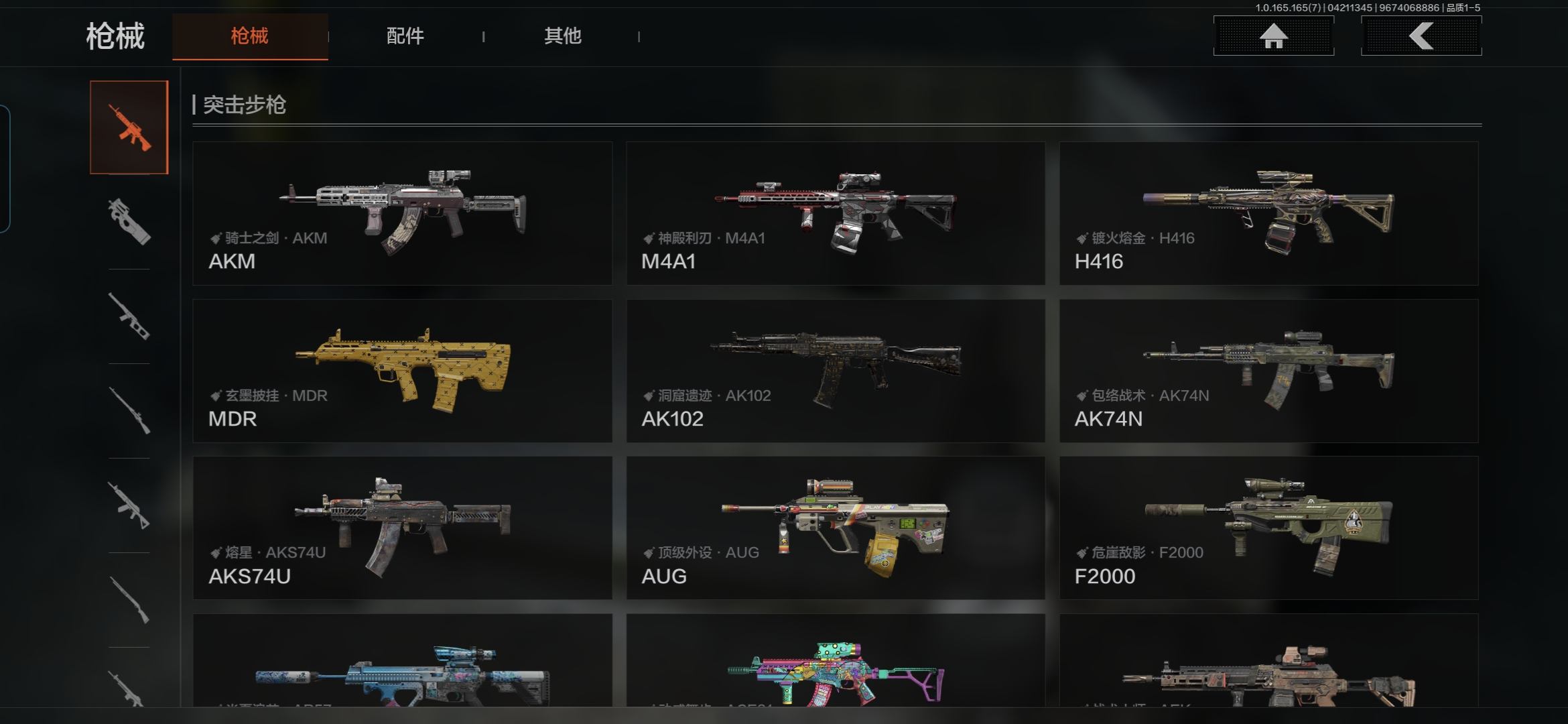The width and height of the screenshot is (1568, 724).
Task: Choose the AK74N weapon card
Action: (1268, 371)
